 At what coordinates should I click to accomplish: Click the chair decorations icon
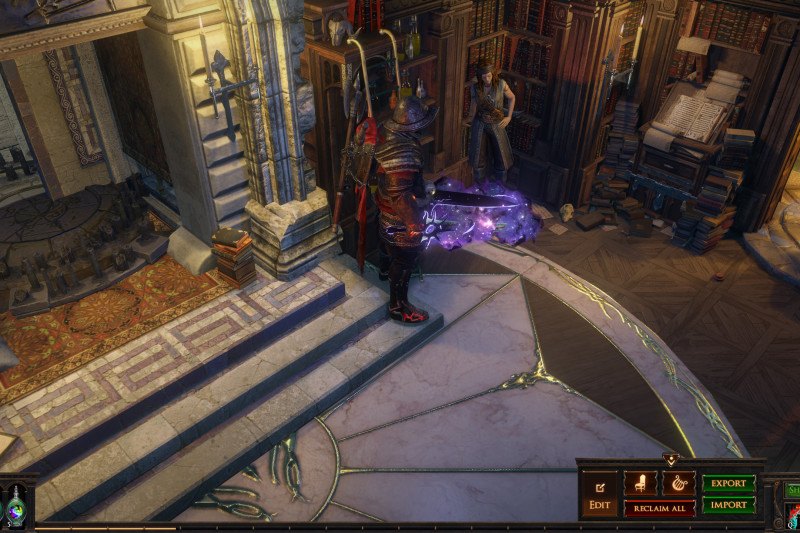(640, 483)
